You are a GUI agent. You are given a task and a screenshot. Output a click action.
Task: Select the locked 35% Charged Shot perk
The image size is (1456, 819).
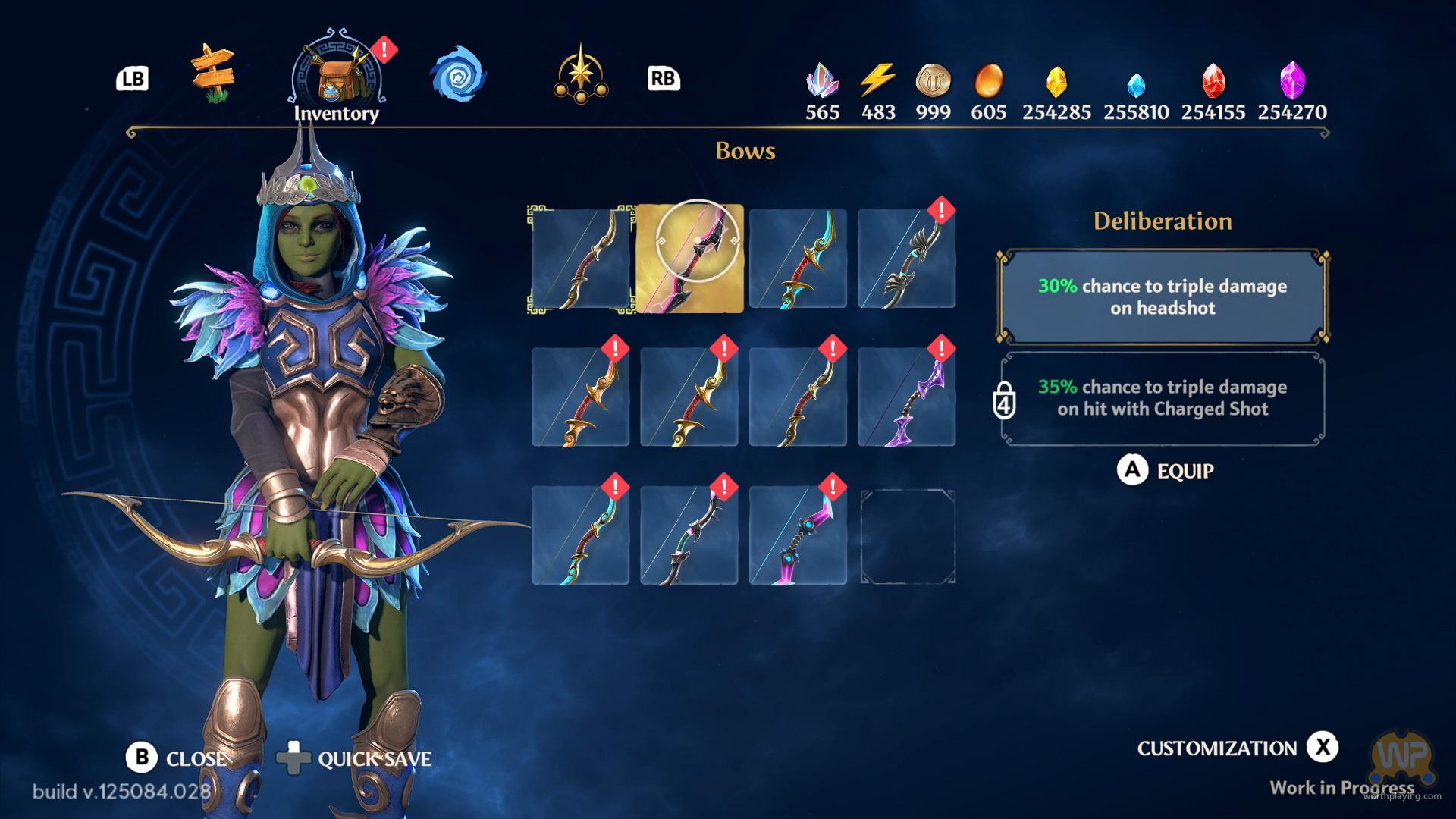[x=1162, y=398]
